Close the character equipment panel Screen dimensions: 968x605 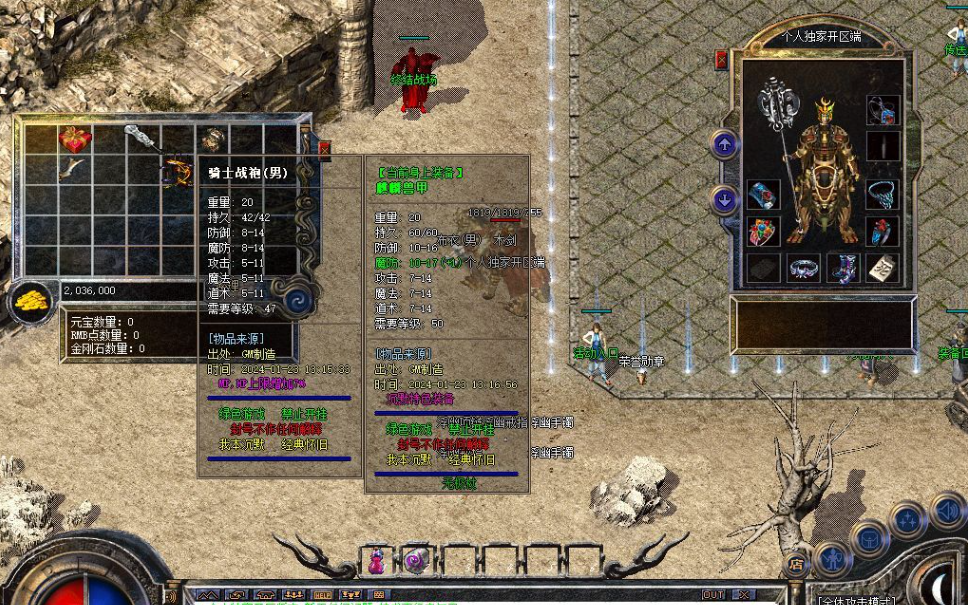[721, 61]
